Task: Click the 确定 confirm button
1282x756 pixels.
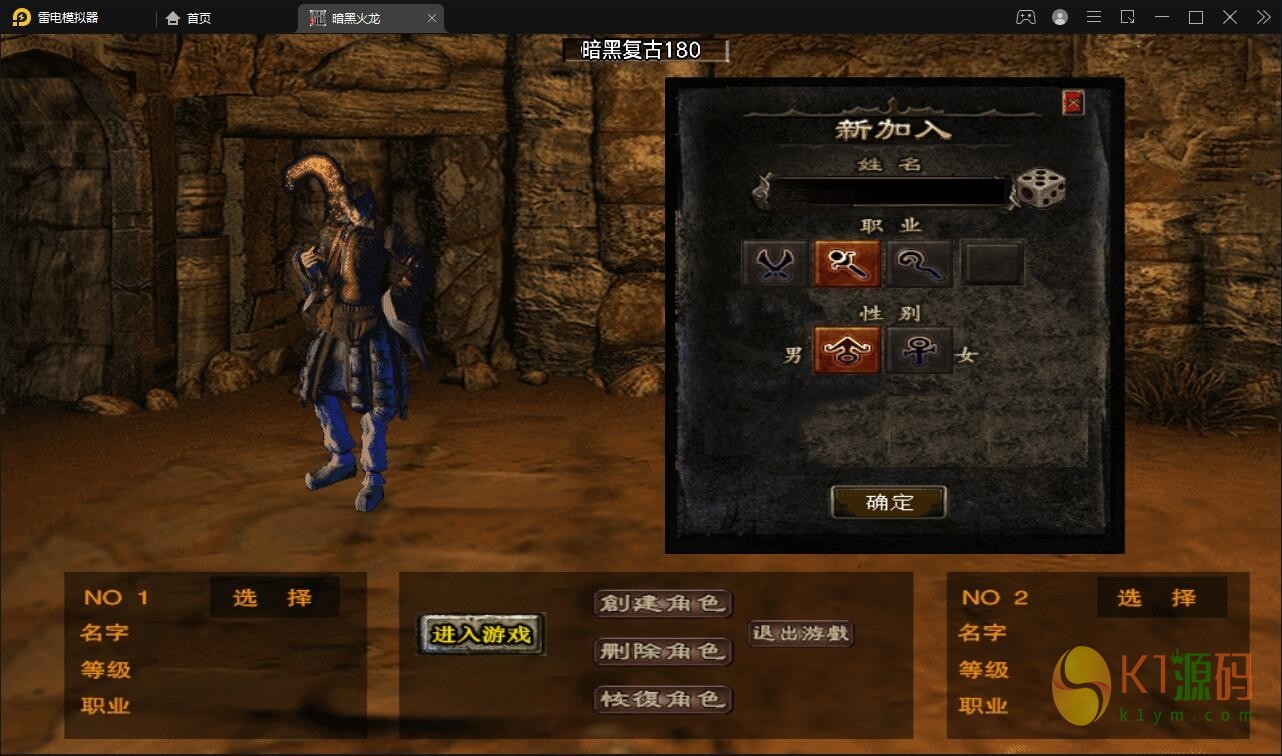Action: tap(888, 502)
